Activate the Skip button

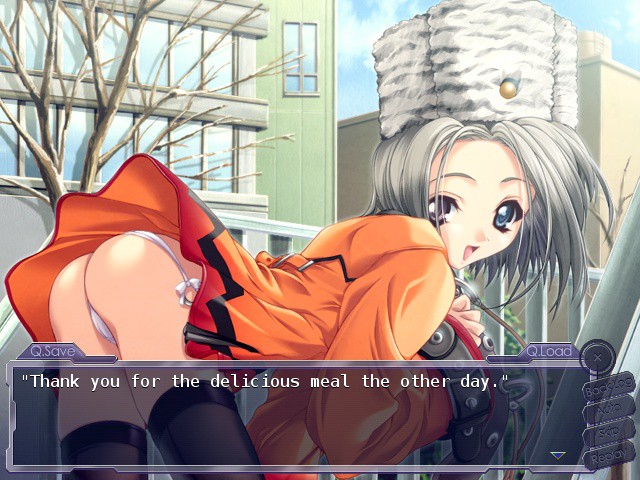608,433
